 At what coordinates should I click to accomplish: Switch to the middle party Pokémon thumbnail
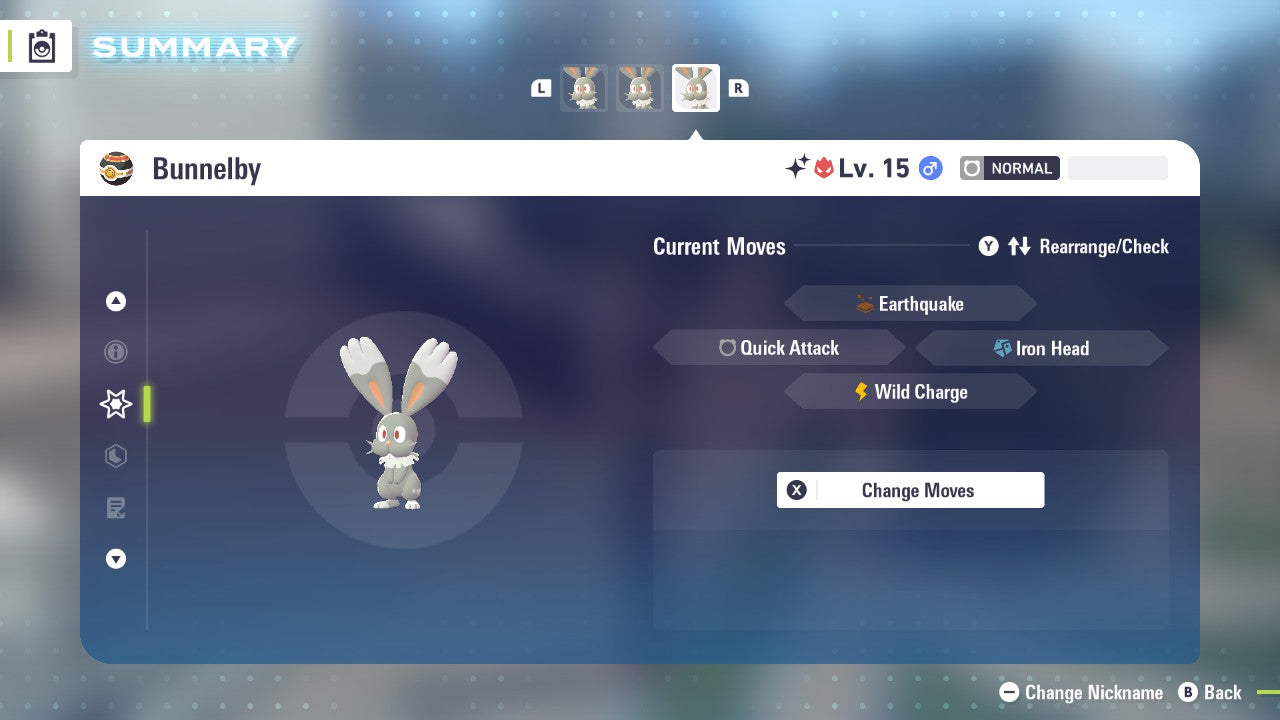tap(640, 88)
